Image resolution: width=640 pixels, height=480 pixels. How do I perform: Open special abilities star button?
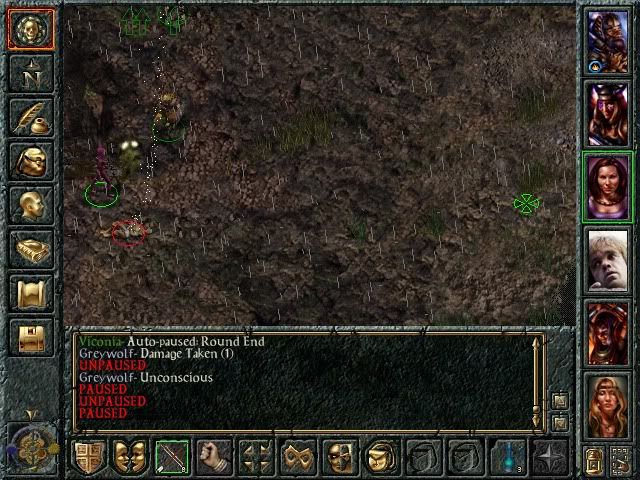click(549, 456)
